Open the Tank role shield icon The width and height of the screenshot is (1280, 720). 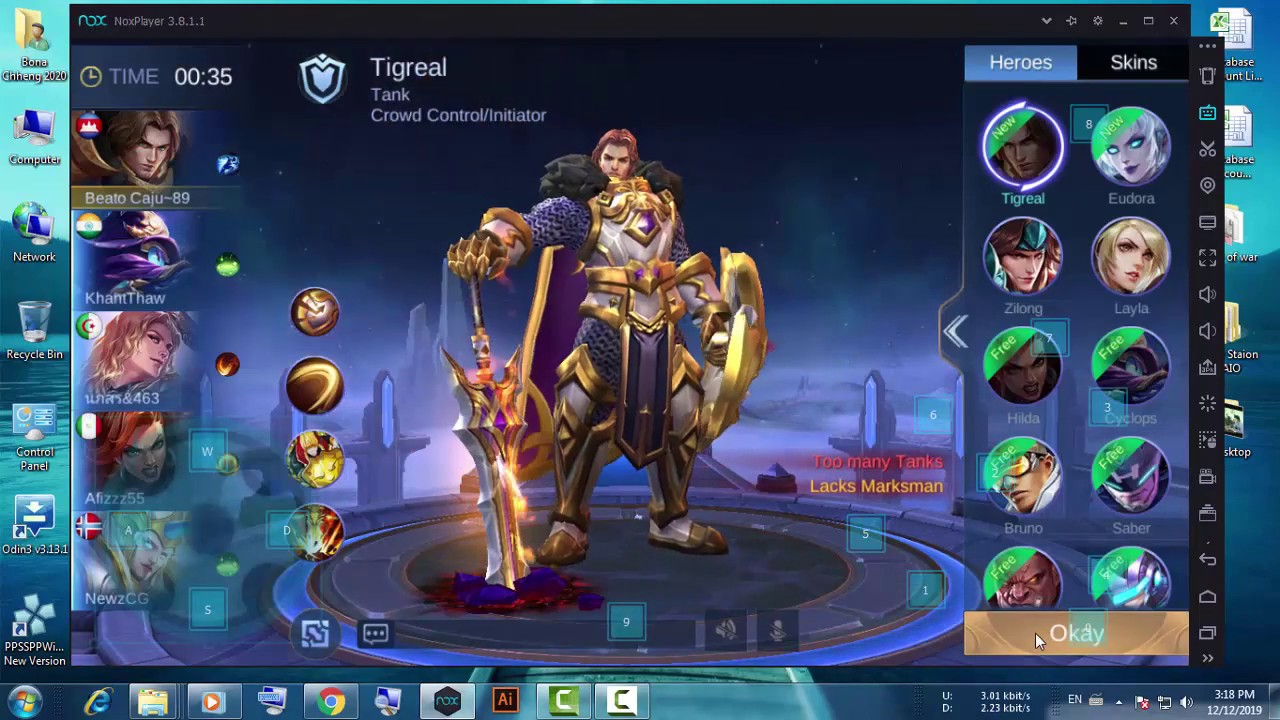(x=322, y=80)
